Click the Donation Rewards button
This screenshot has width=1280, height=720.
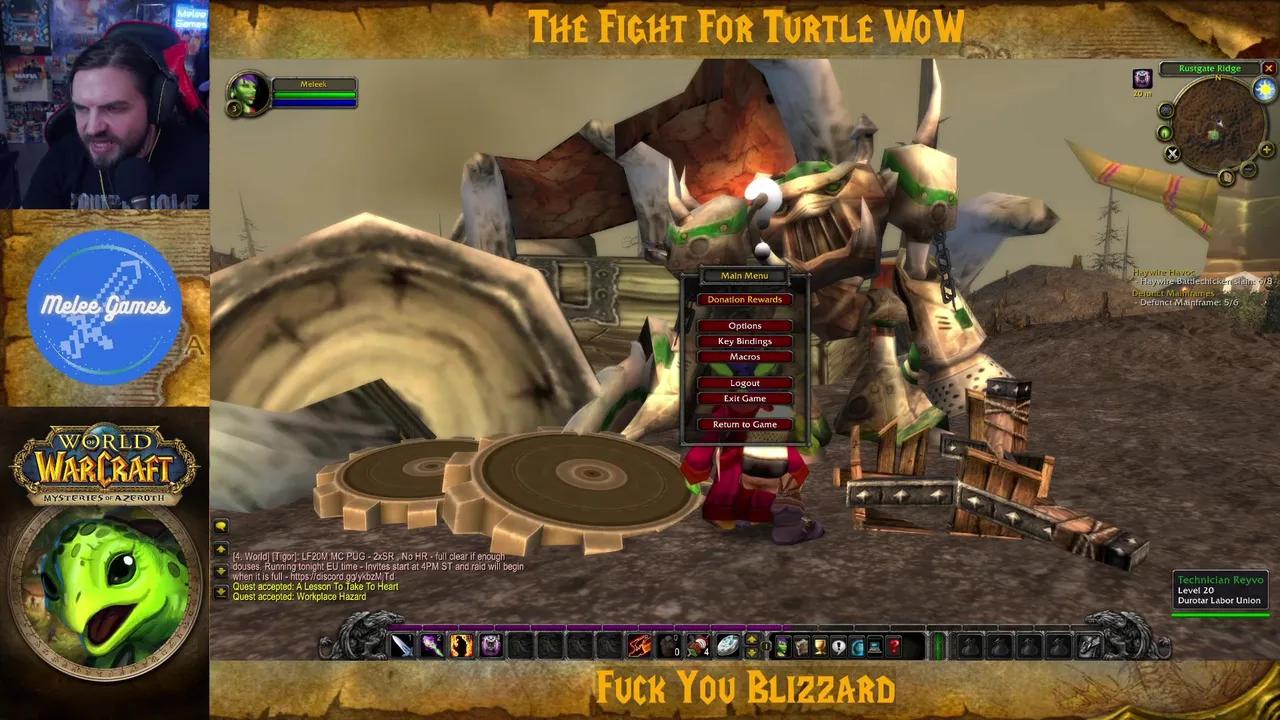(744, 298)
